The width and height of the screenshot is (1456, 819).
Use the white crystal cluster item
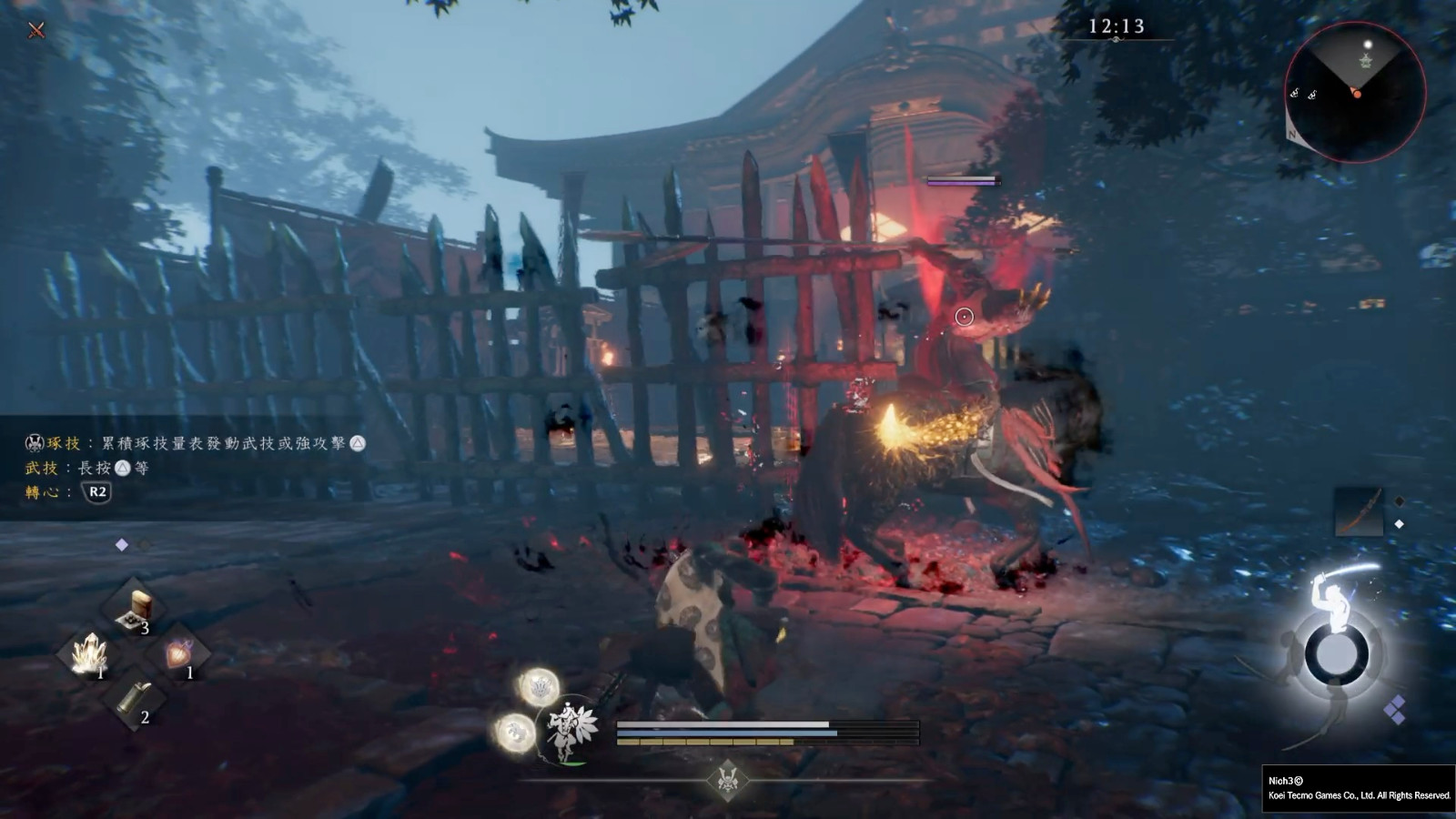[x=89, y=653]
